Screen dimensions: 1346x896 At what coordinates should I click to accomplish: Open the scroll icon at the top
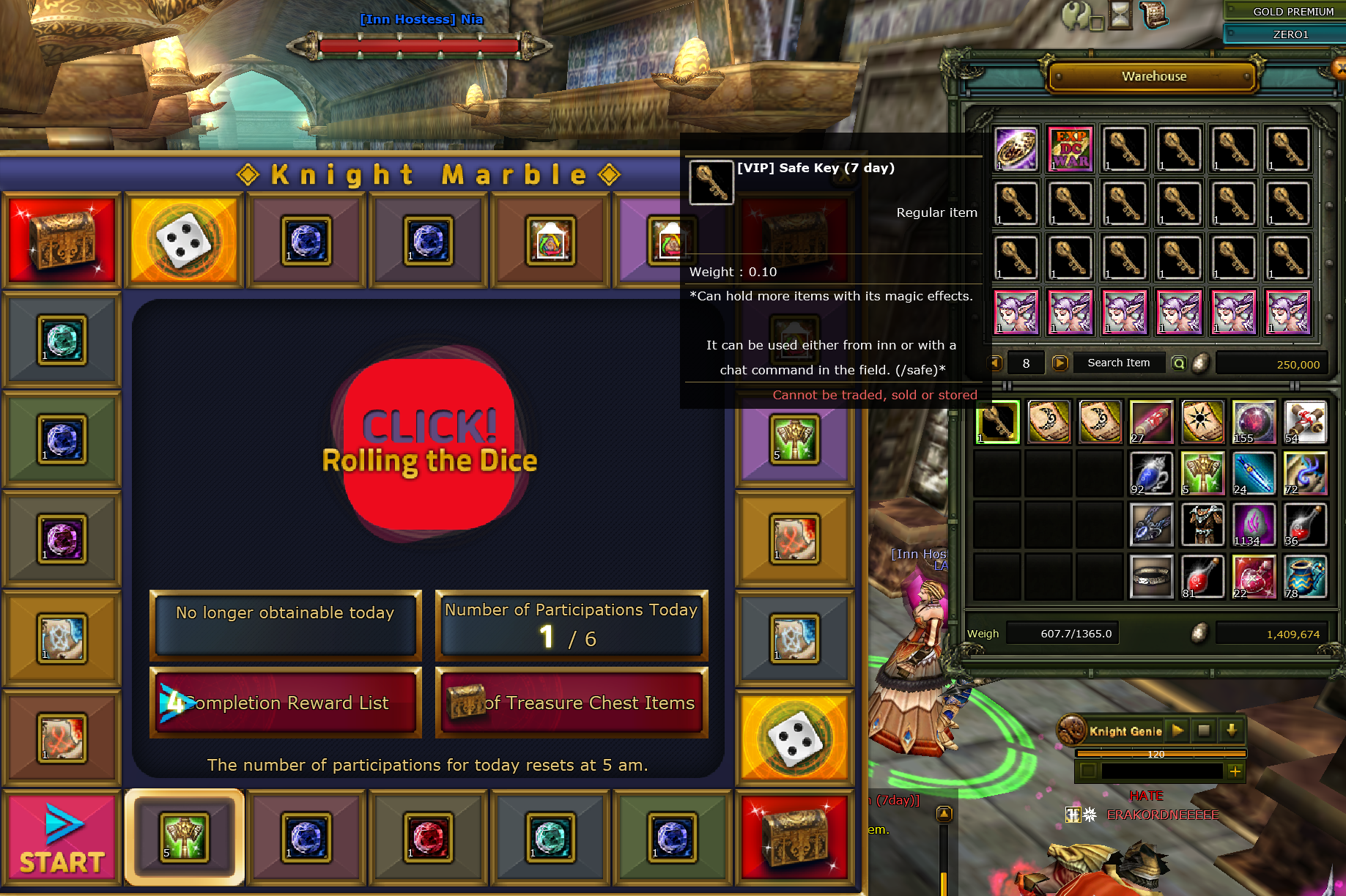click(x=1153, y=15)
